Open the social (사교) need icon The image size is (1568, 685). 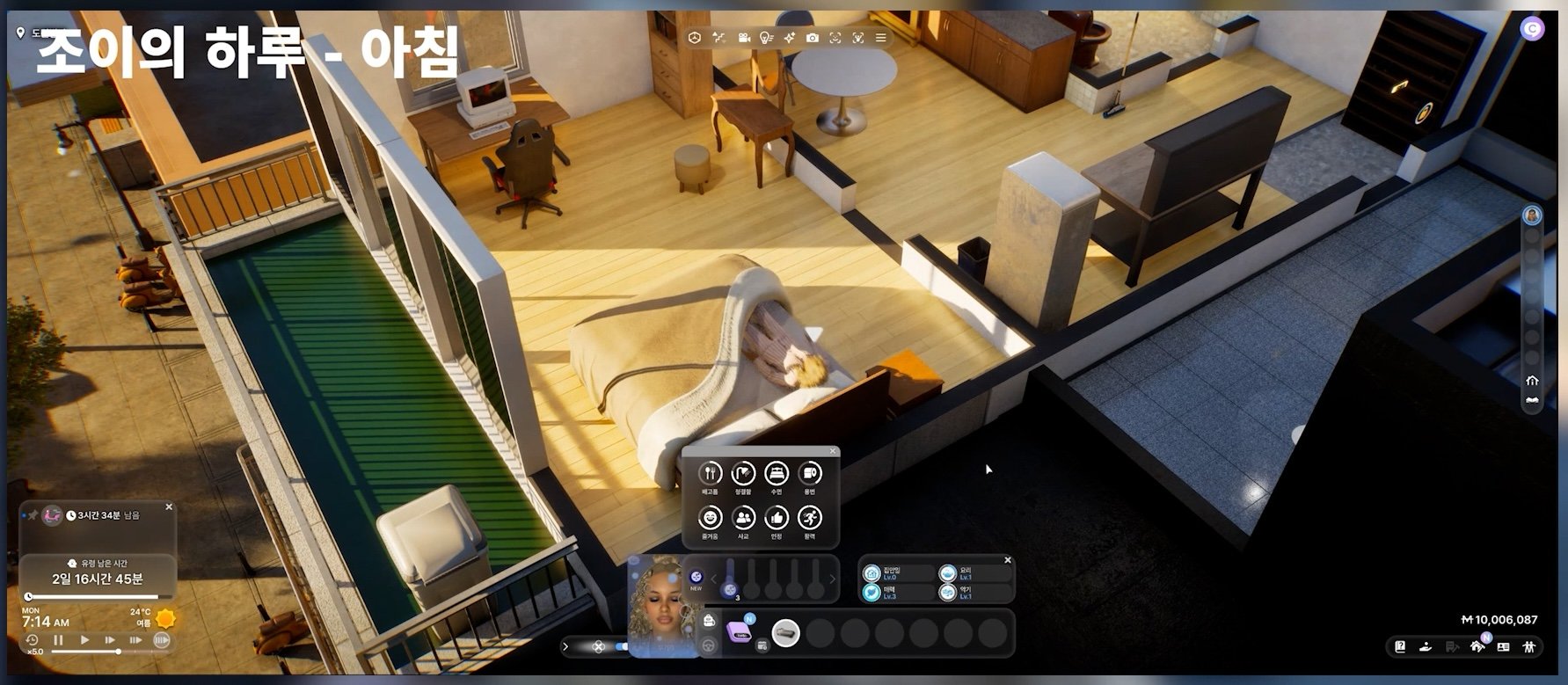coord(743,518)
